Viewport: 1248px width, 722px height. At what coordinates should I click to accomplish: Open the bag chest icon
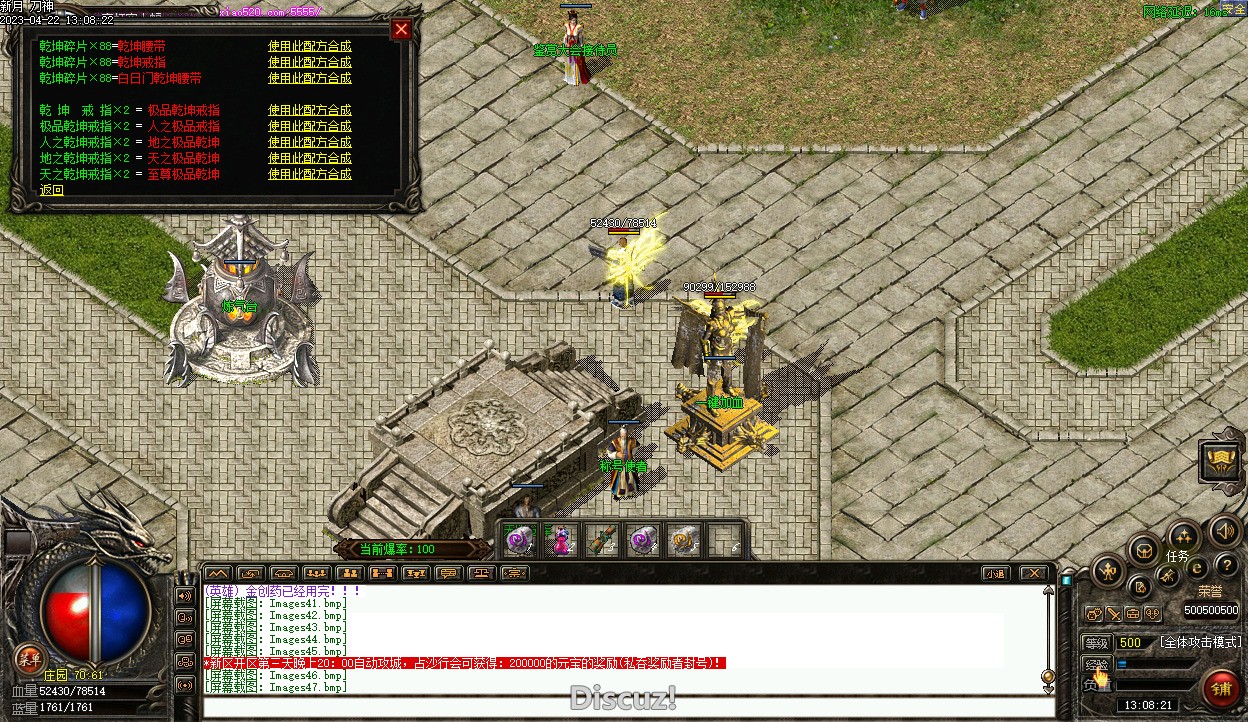point(1143,550)
